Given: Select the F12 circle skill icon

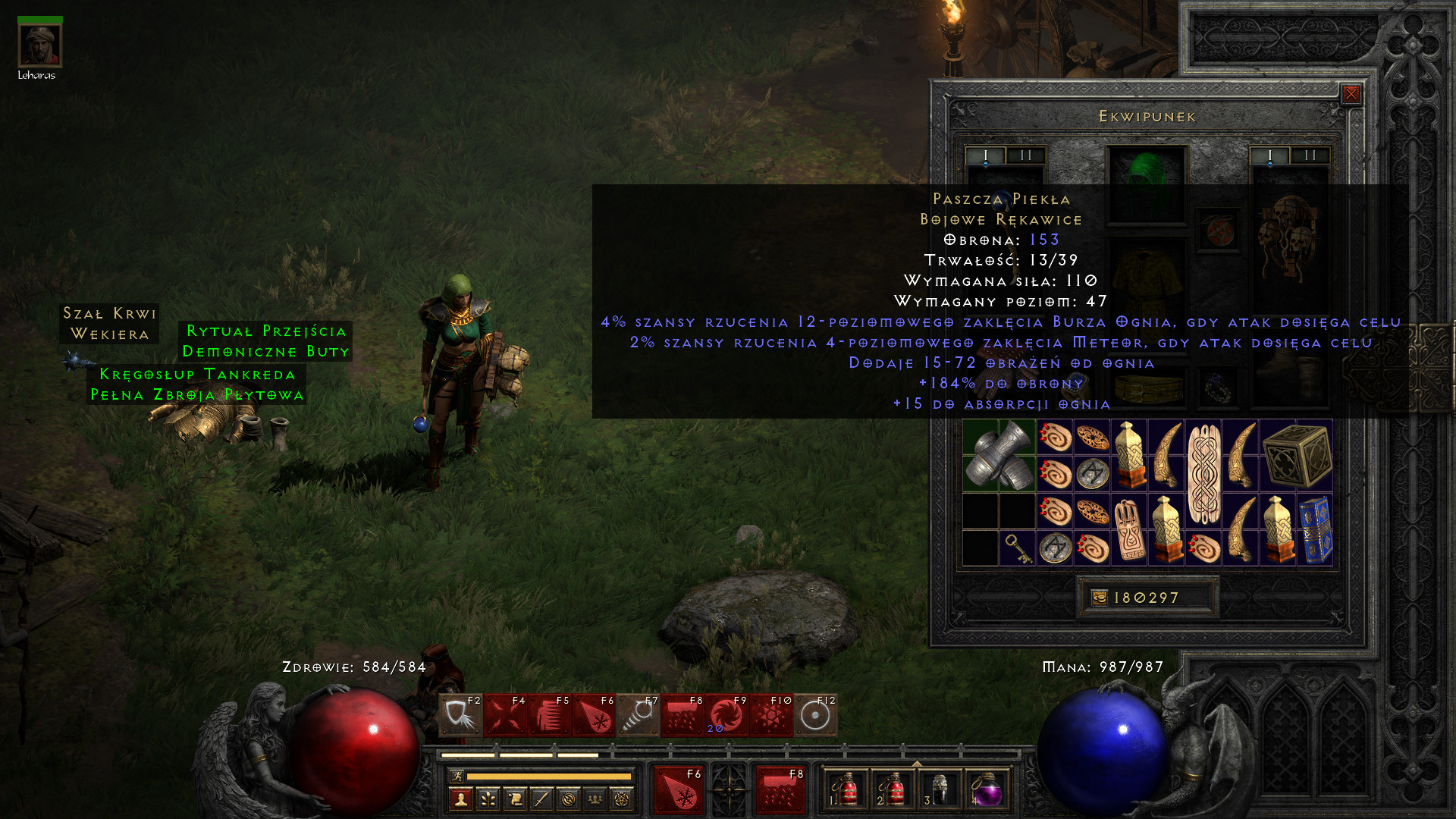Looking at the screenshot, I should point(815,715).
